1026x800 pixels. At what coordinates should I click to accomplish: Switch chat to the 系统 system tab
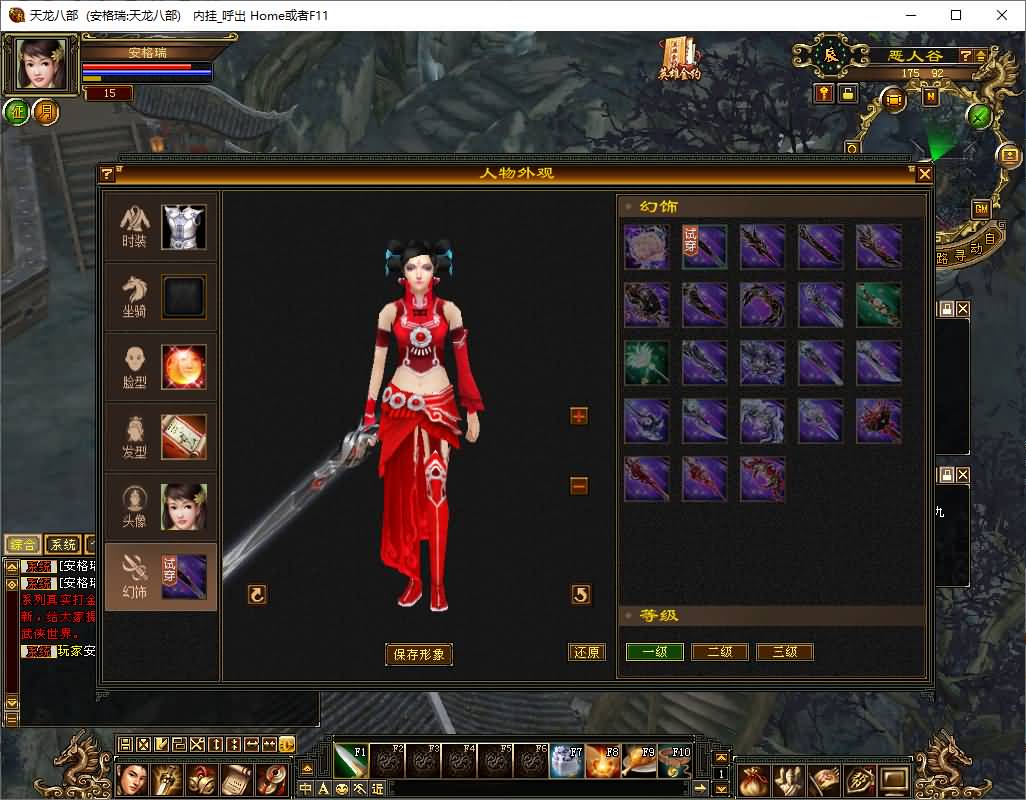pos(63,545)
